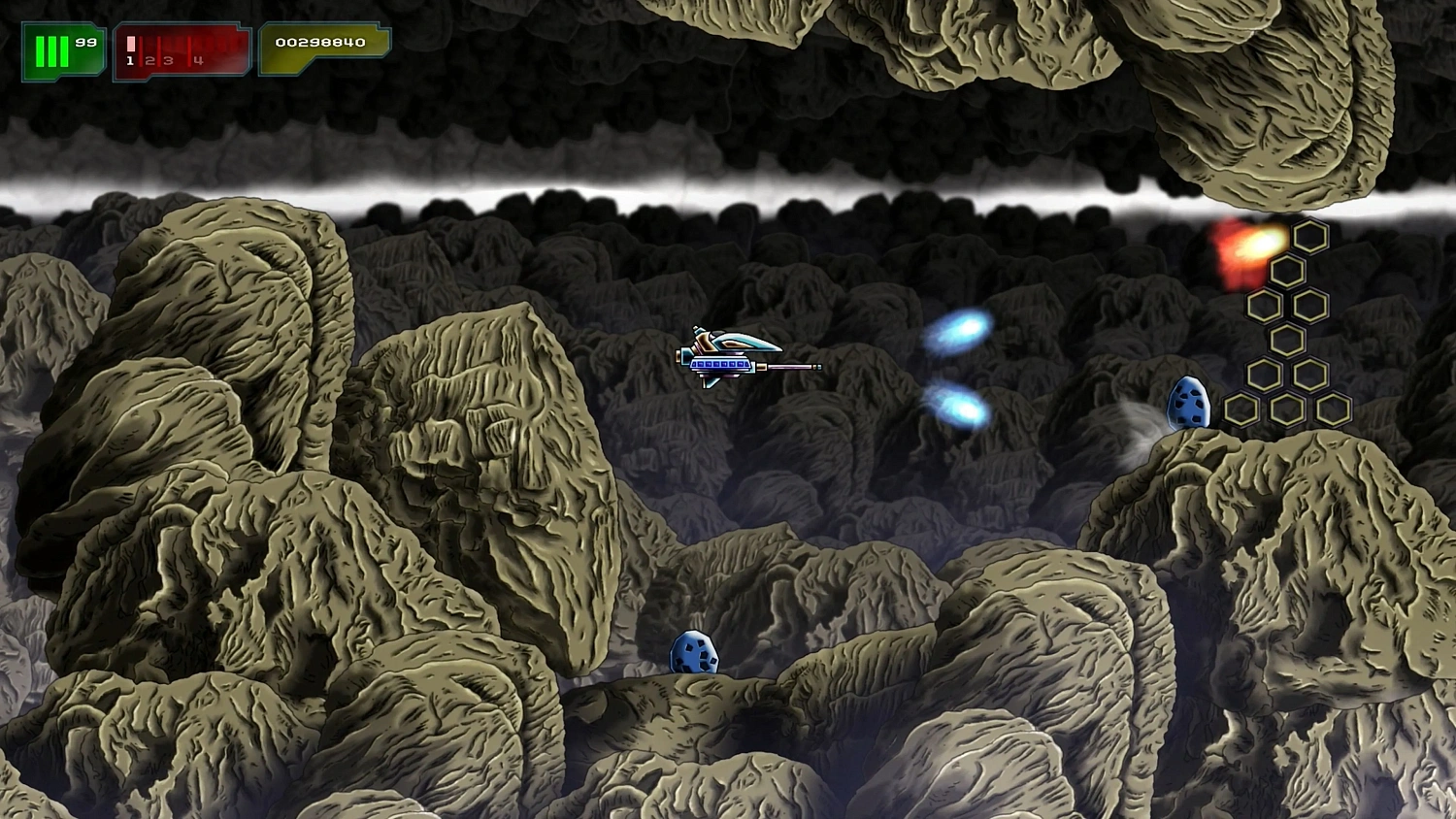Click the rightmost hexagon of the honeycomb
This screenshot has height=819, width=1456.
(x=1333, y=409)
